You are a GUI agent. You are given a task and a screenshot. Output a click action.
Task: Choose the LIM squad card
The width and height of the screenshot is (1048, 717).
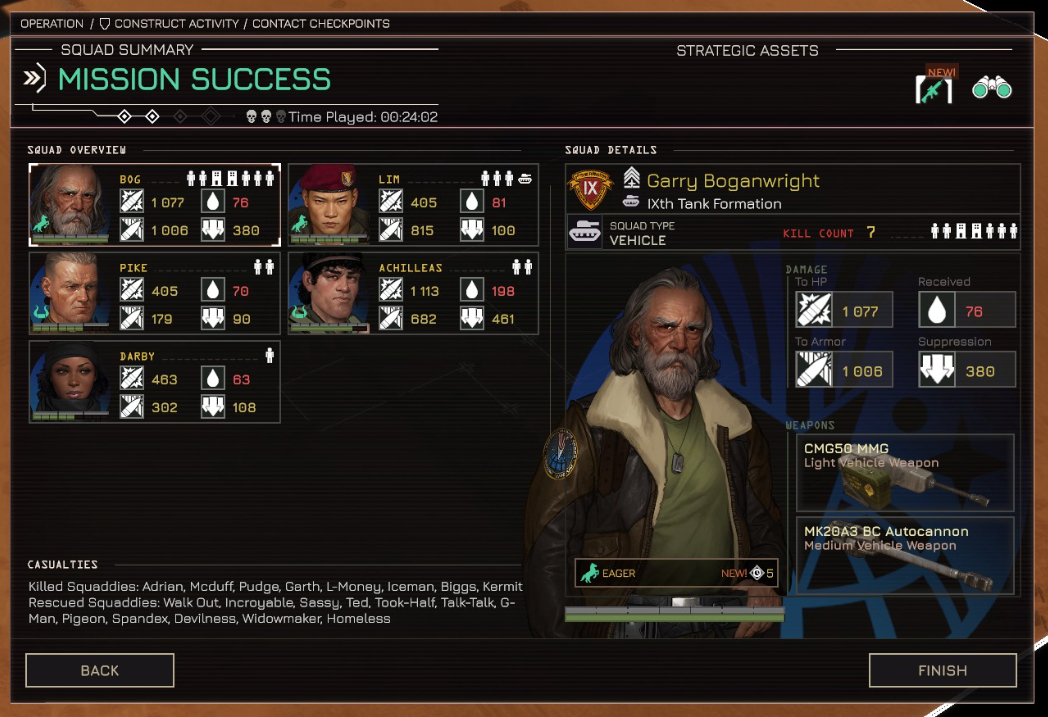click(x=413, y=205)
